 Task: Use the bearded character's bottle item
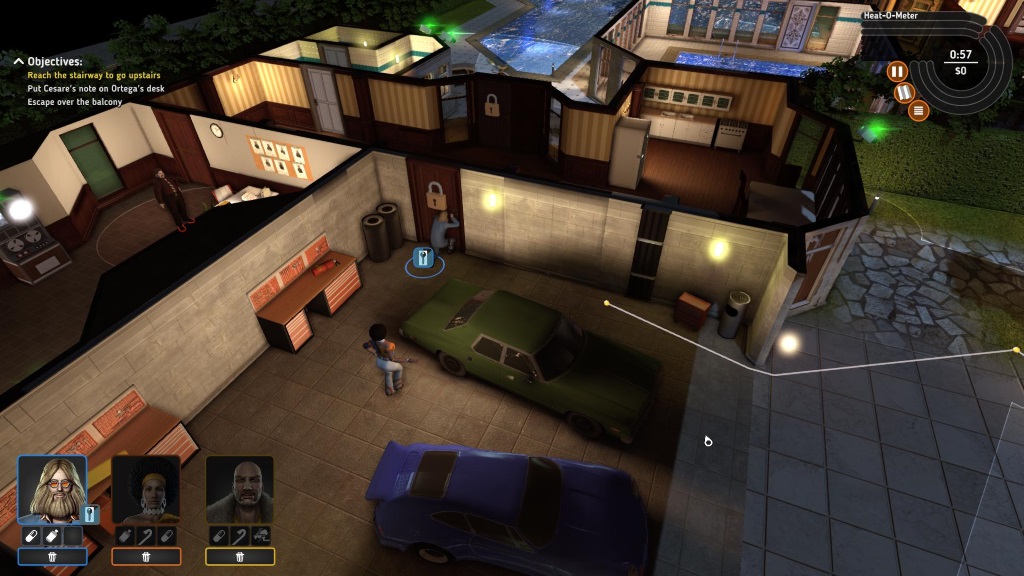coord(52,536)
